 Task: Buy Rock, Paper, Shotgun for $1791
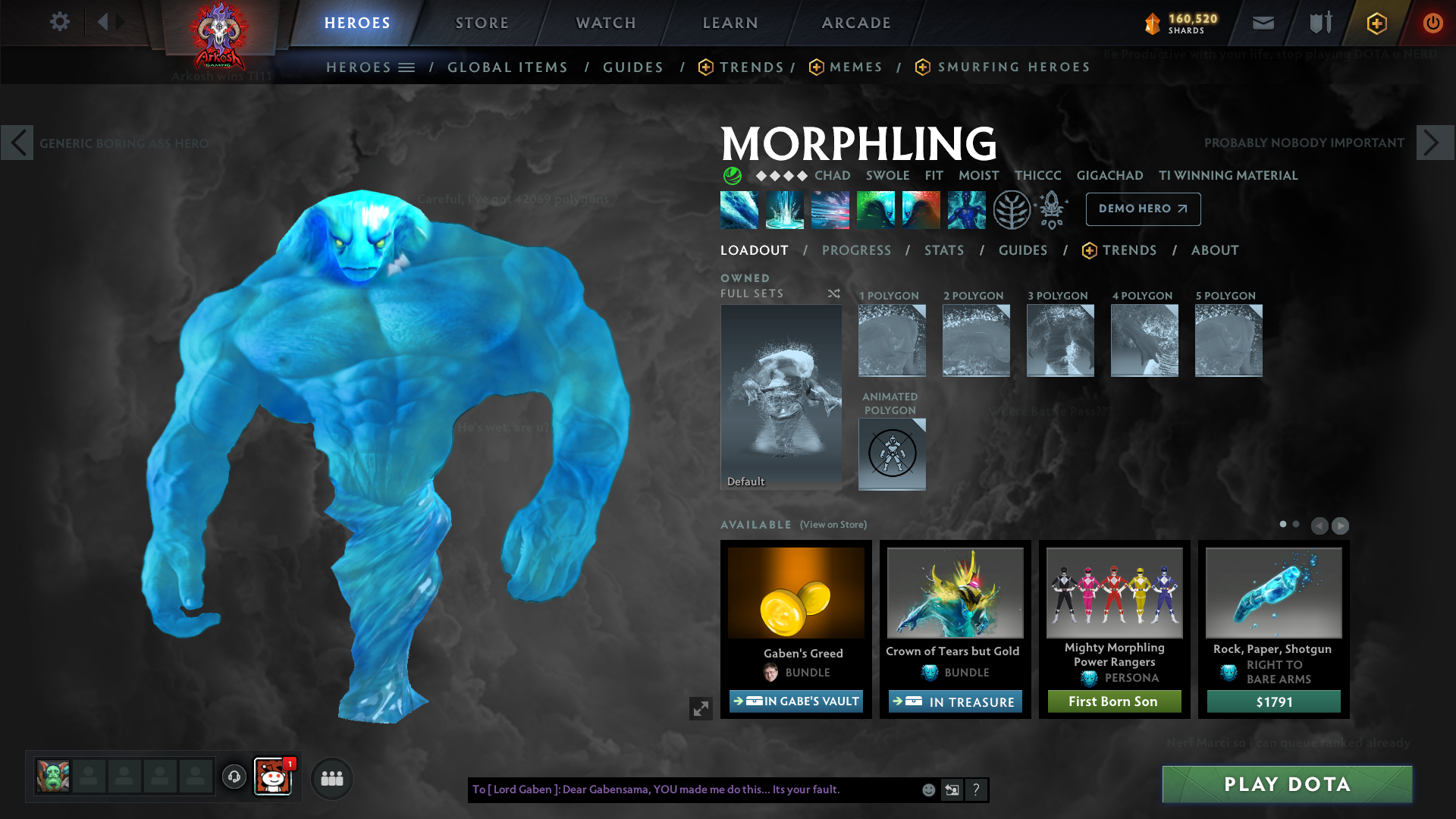(x=1274, y=701)
